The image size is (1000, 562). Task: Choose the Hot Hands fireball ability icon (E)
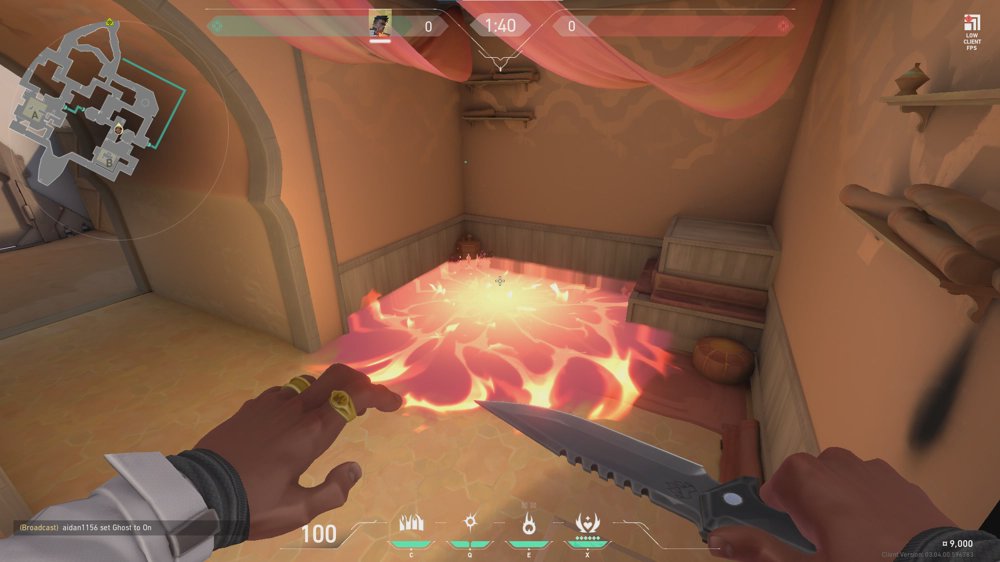pos(529,522)
